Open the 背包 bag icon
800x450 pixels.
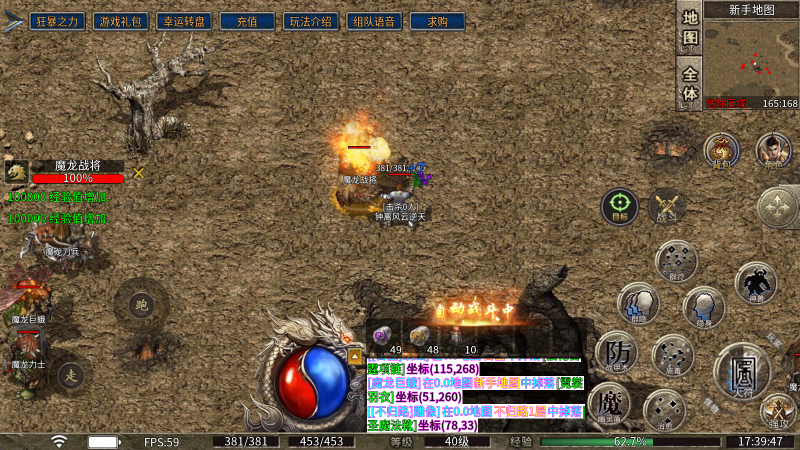[718, 150]
